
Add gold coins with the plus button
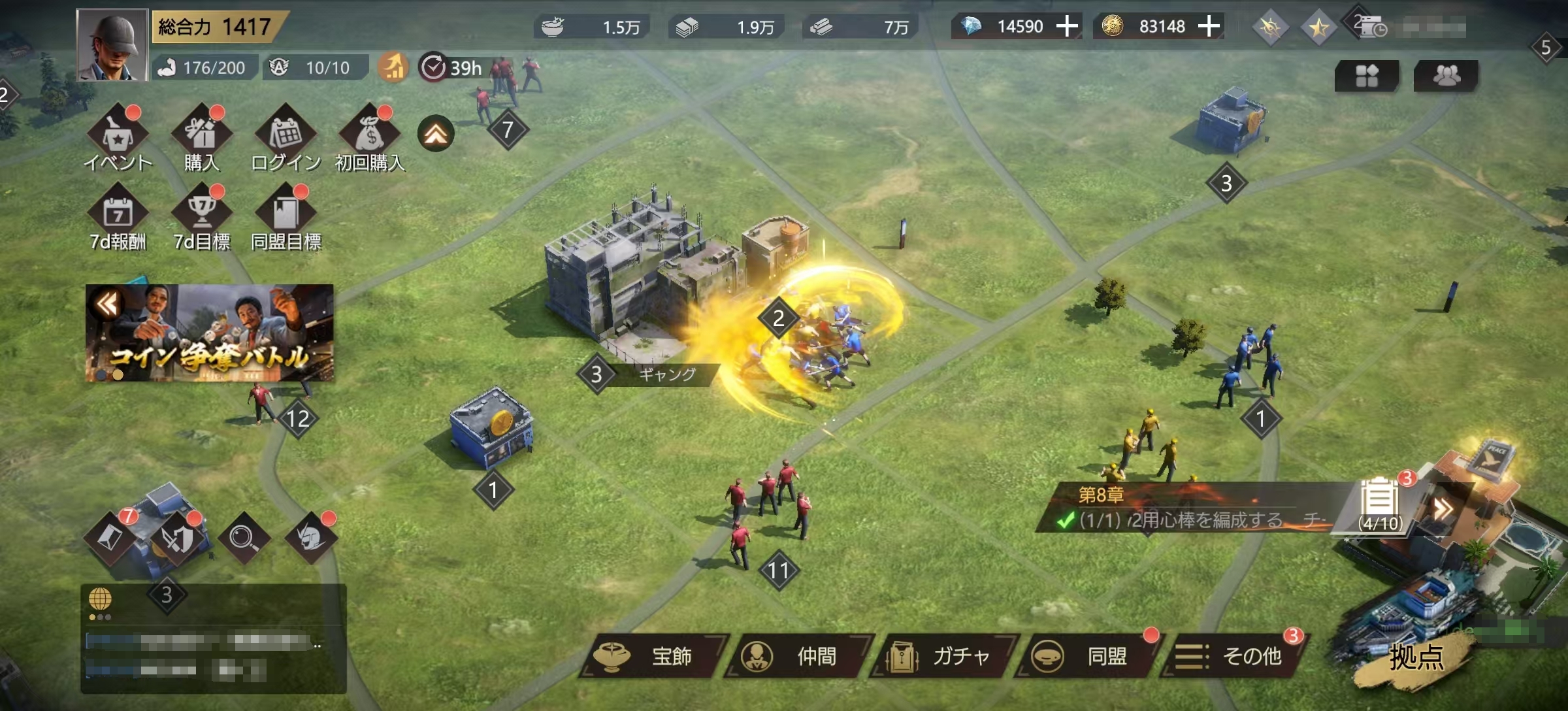click(x=1209, y=27)
